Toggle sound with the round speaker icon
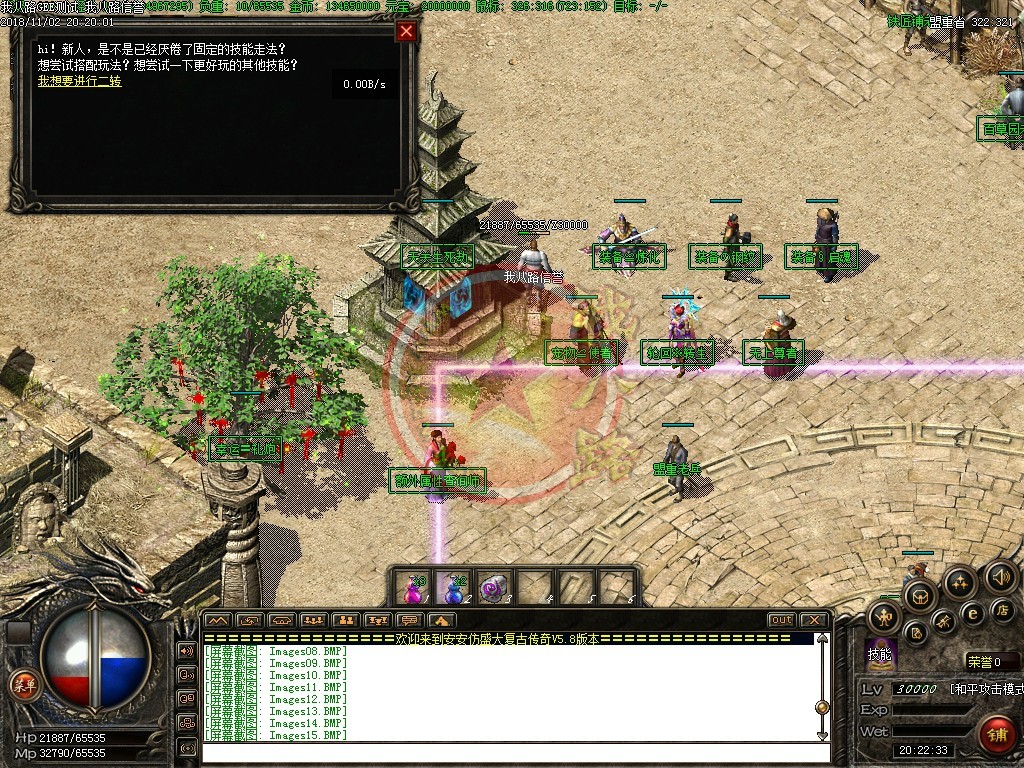The height and width of the screenshot is (768, 1024). click(x=1000, y=576)
